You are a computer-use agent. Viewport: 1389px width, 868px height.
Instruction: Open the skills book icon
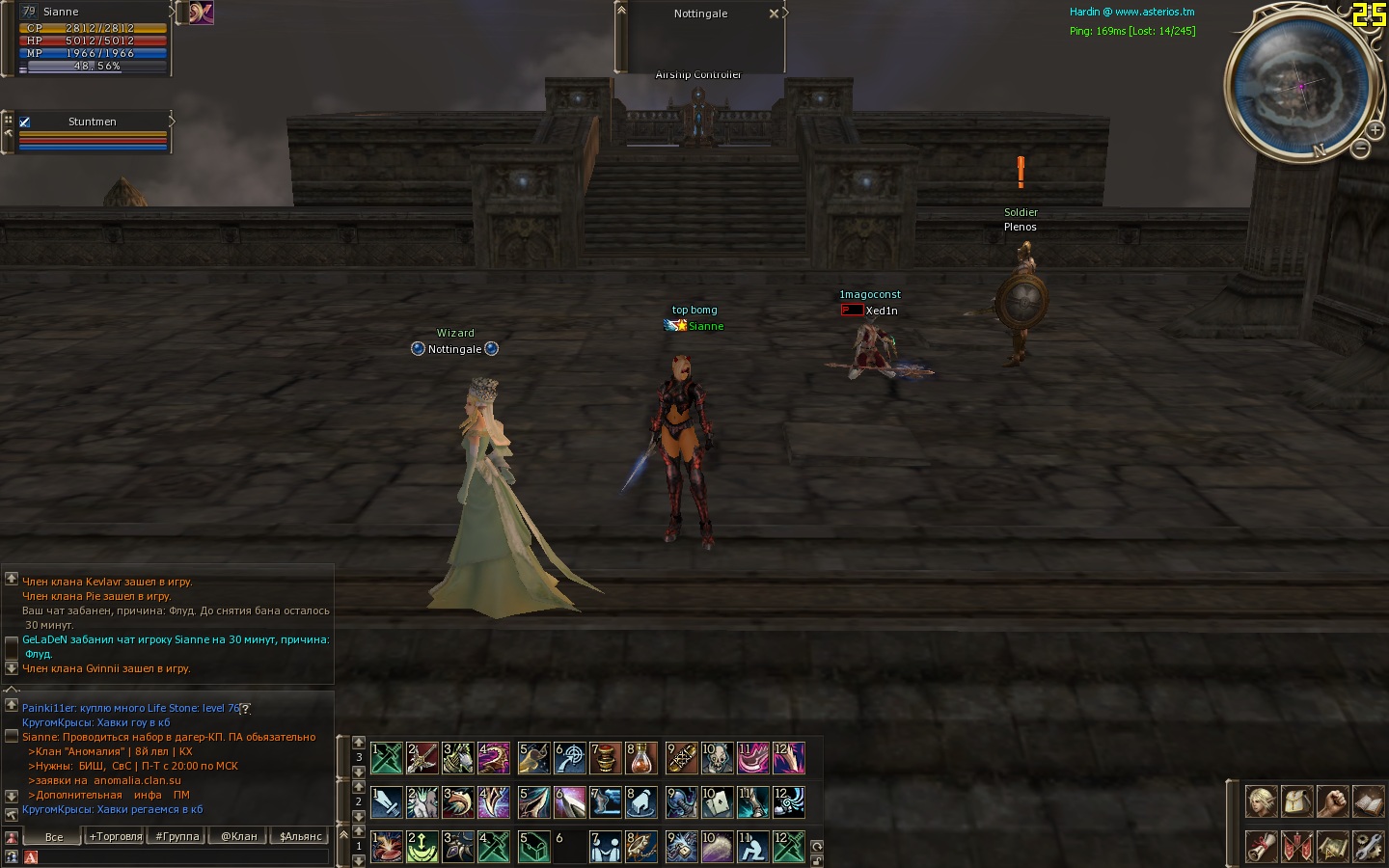[x=1368, y=801]
